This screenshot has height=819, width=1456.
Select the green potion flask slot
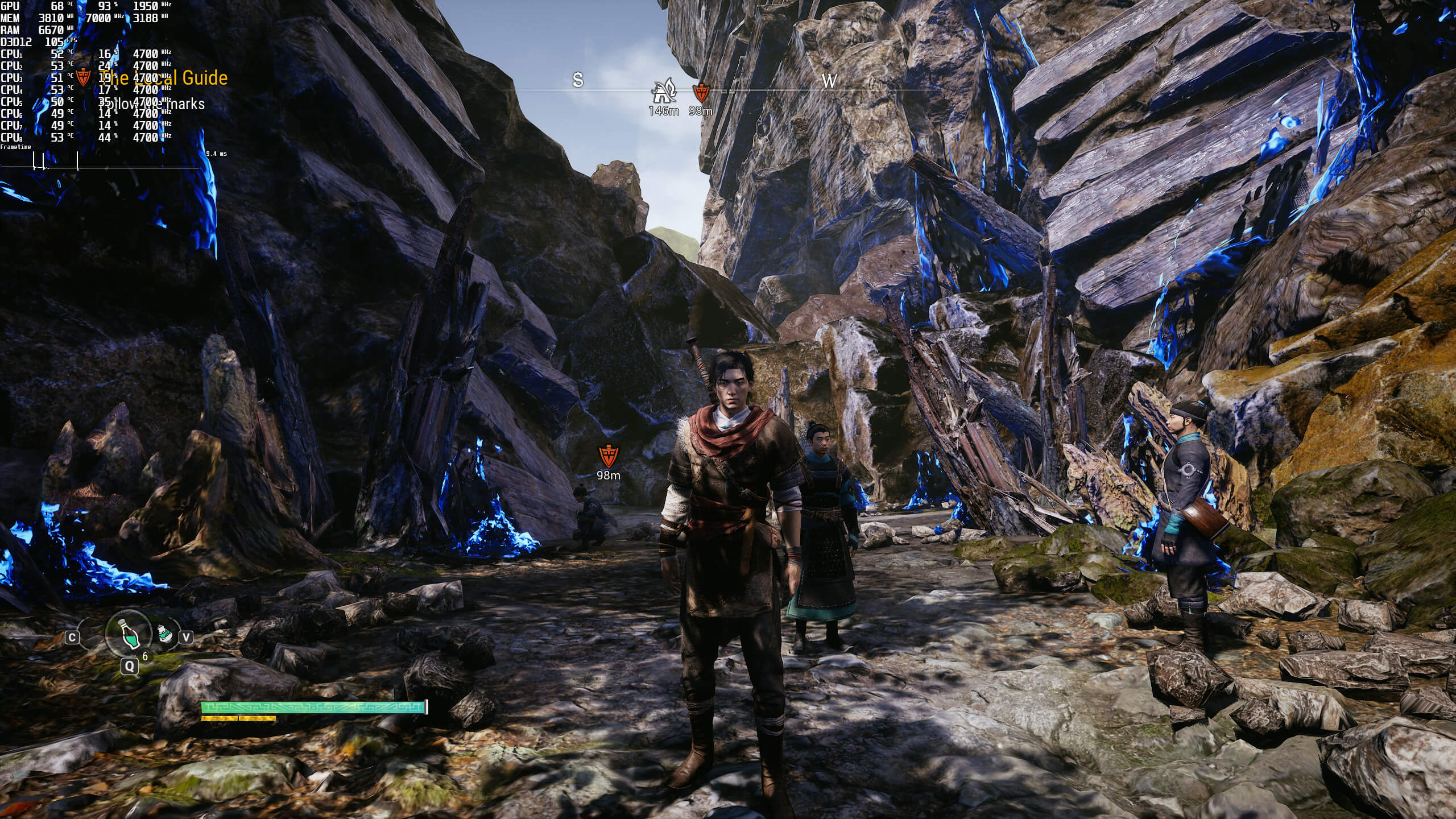pyautogui.click(x=129, y=633)
